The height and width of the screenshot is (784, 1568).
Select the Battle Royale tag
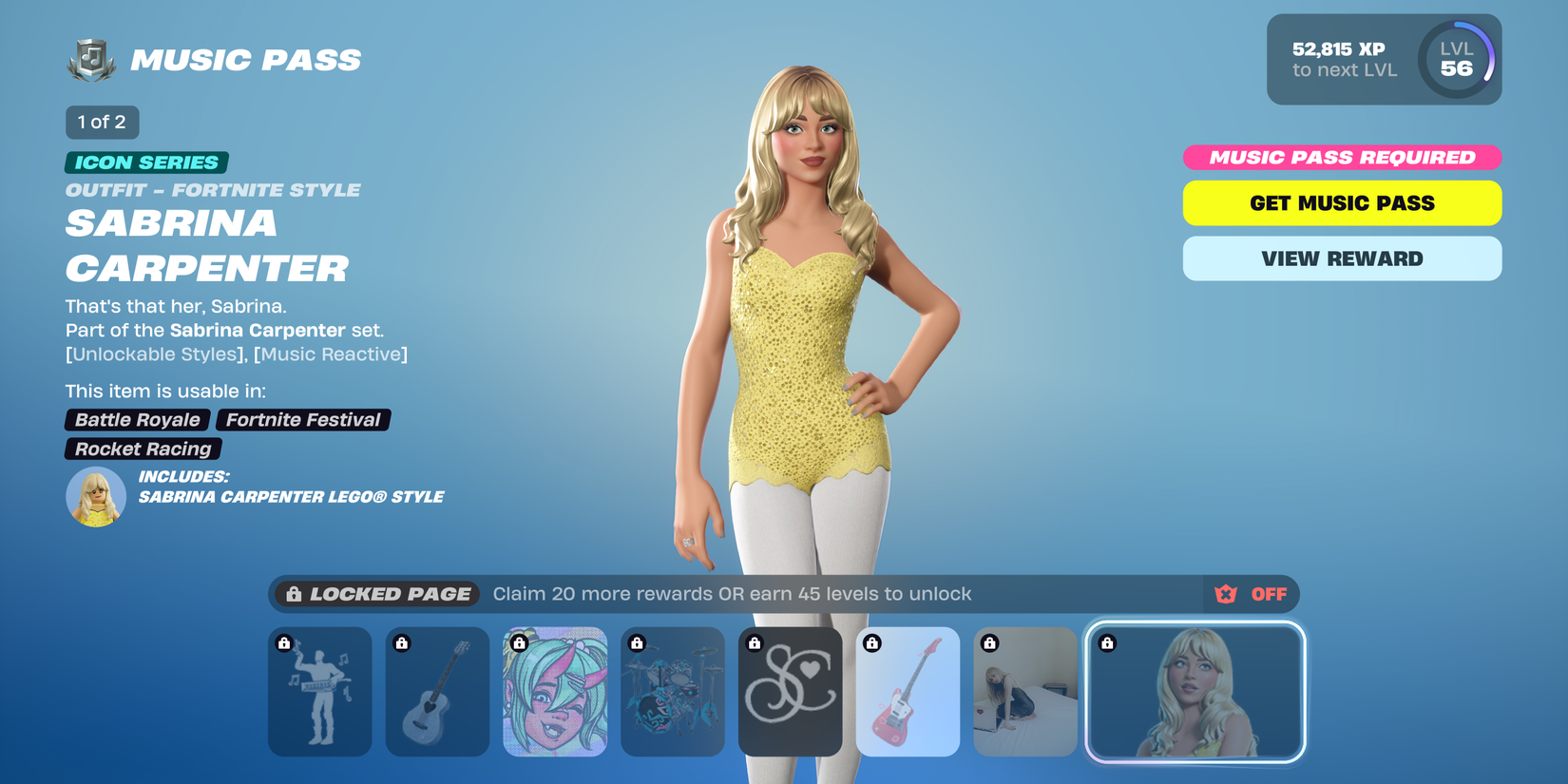136,419
